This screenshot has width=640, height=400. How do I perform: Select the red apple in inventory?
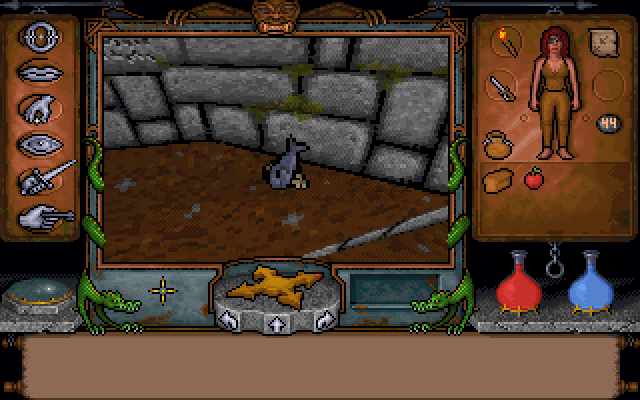coord(533,179)
